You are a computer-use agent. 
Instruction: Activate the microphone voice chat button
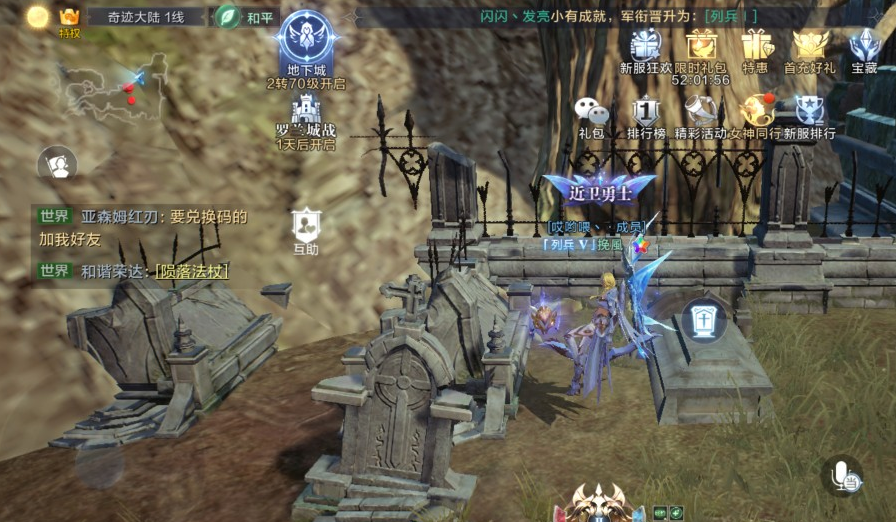pos(843,476)
